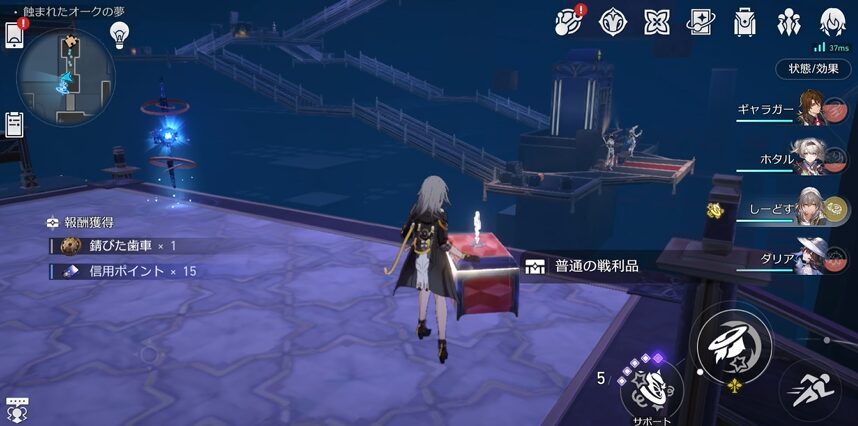This screenshot has width=858, height=426.
Task: Open the backpack inventory icon
Action: 743,22
